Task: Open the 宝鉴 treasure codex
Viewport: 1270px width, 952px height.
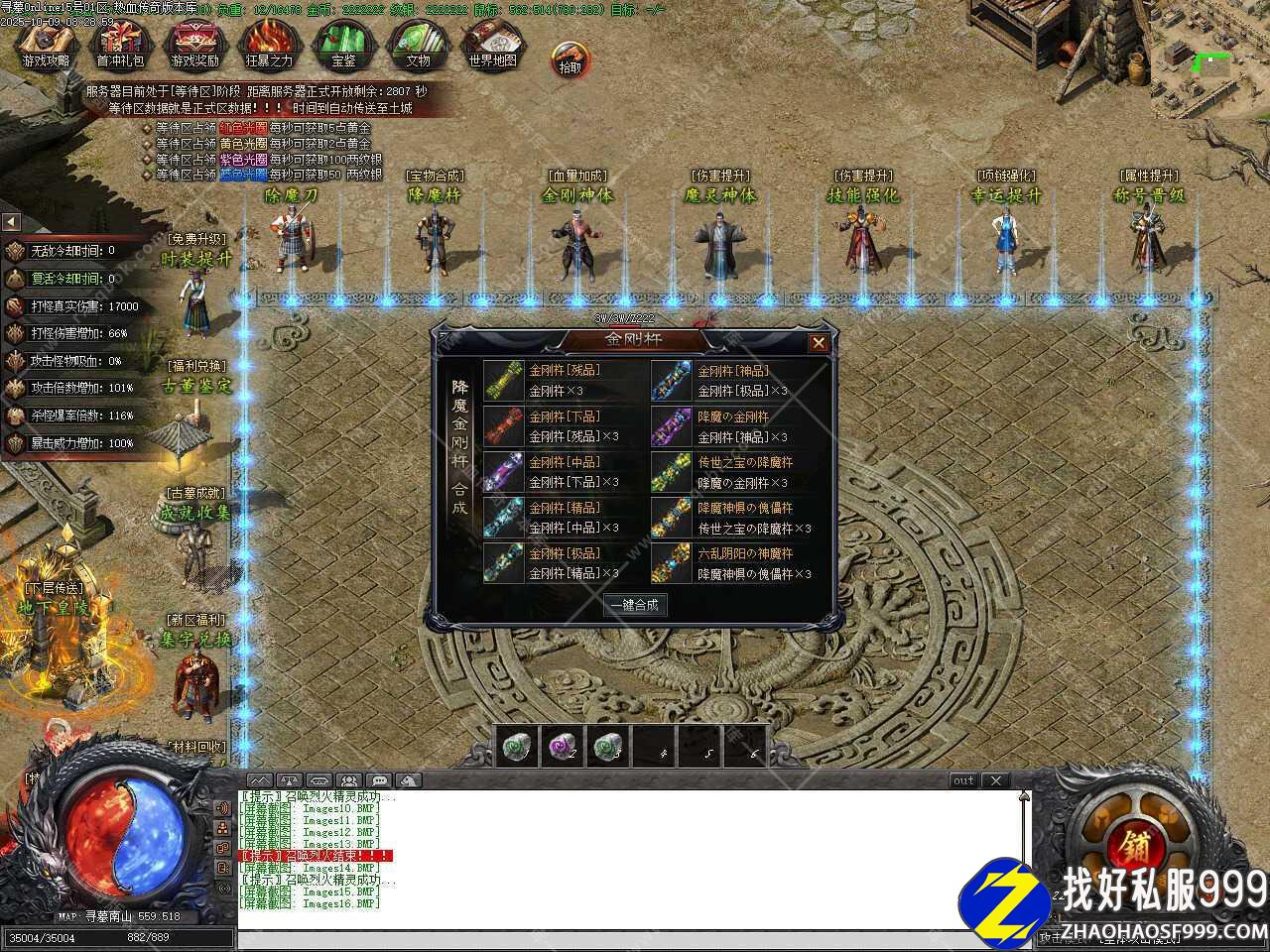Action: click(x=343, y=45)
